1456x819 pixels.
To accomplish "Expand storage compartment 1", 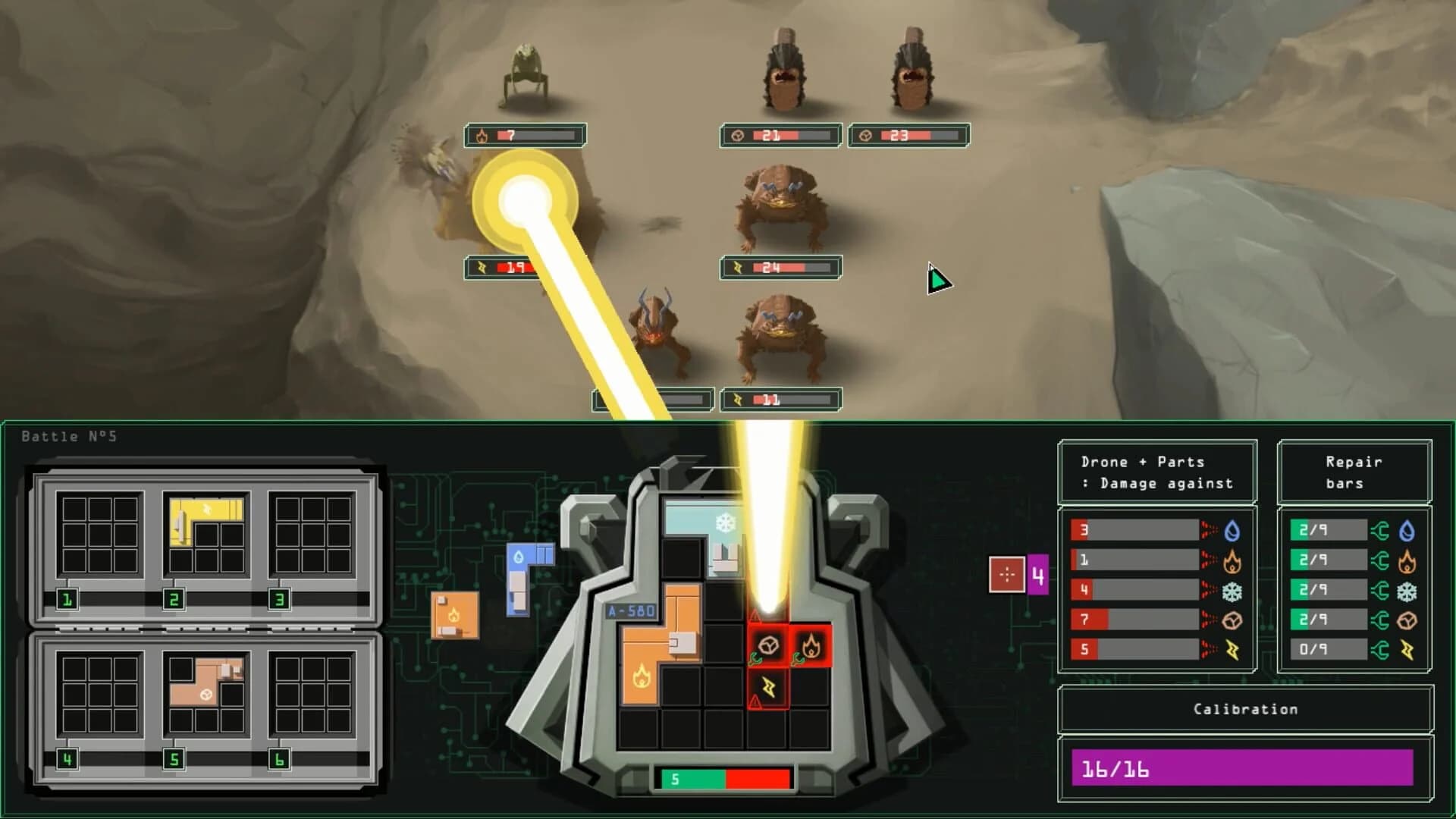I will [x=66, y=598].
